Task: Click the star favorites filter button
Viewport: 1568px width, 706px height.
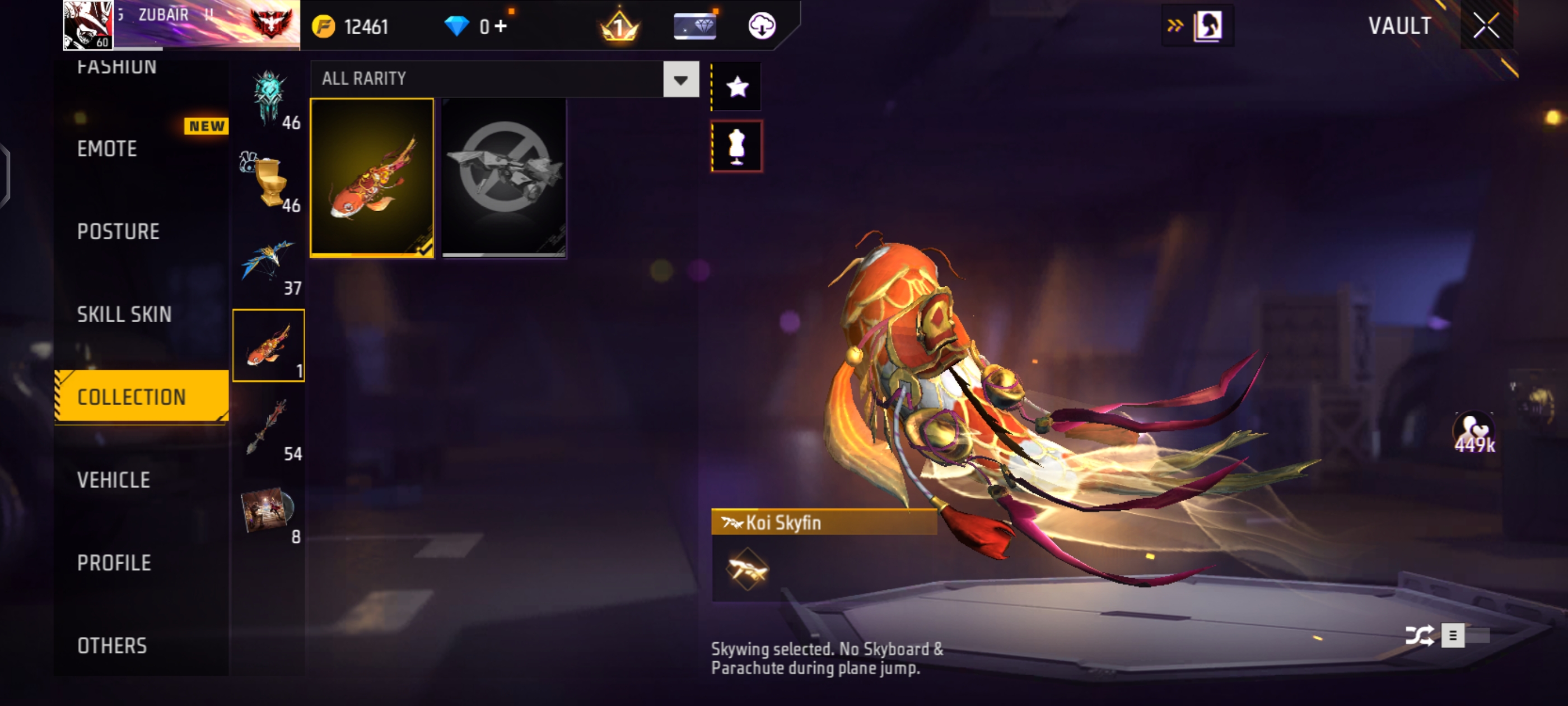Action: [736, 86]
